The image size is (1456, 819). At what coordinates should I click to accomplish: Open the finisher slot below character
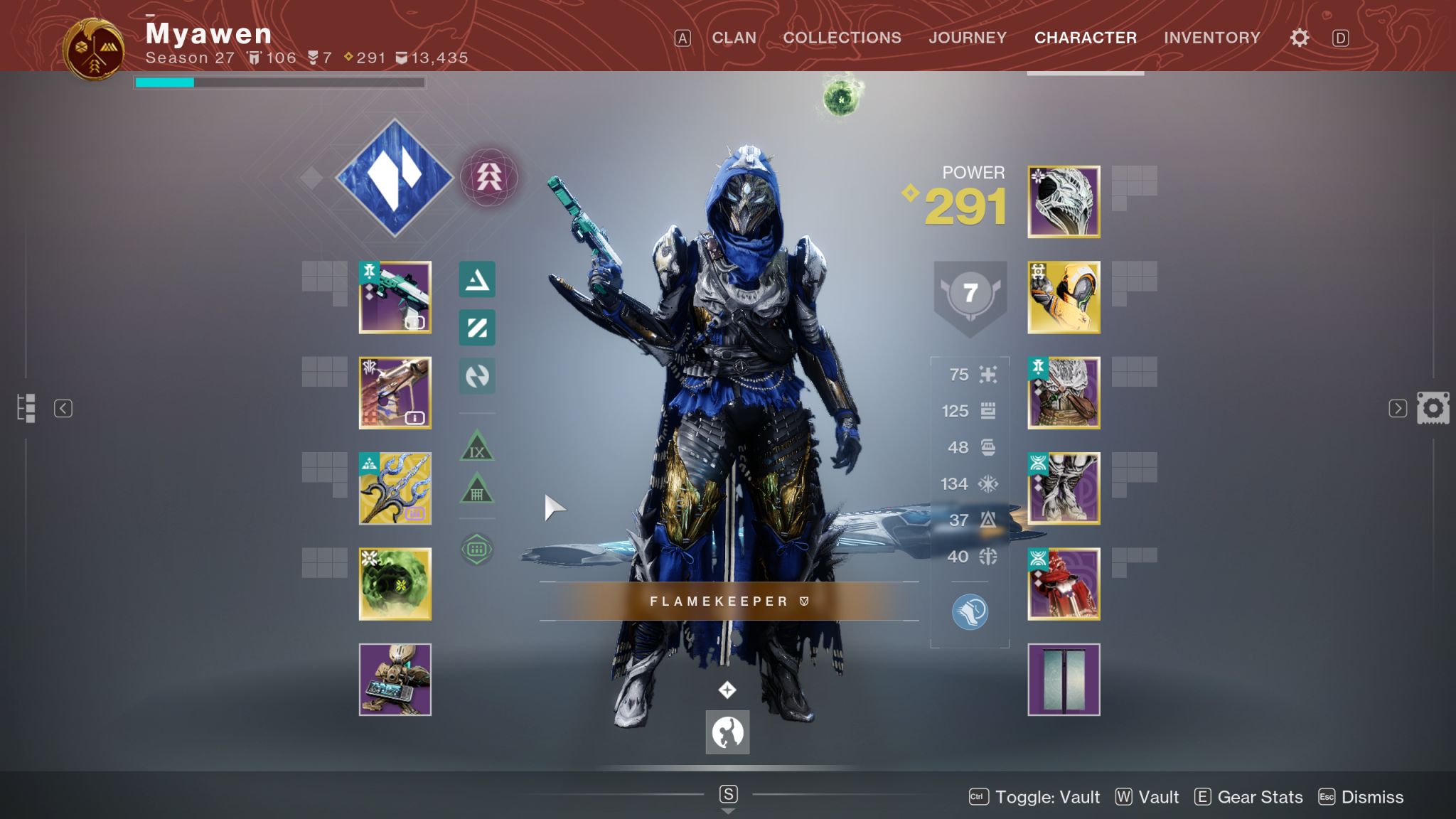click(x=727, y=732)
